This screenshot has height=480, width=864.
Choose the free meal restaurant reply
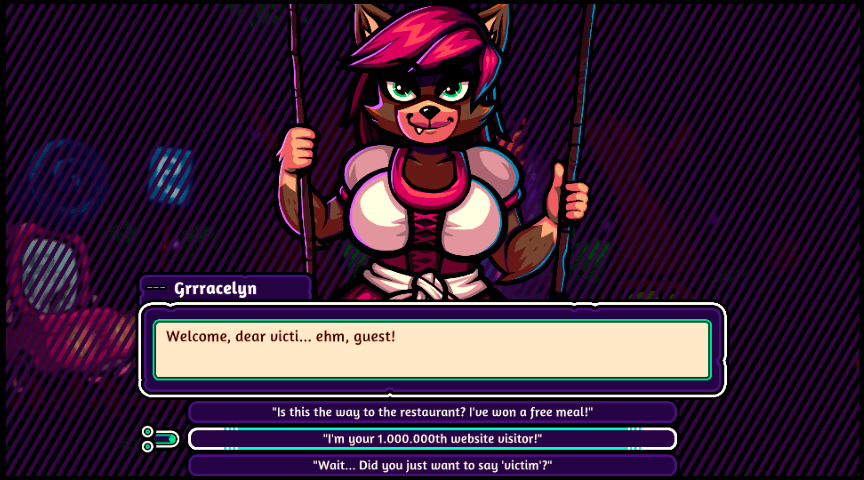(432, 412)
